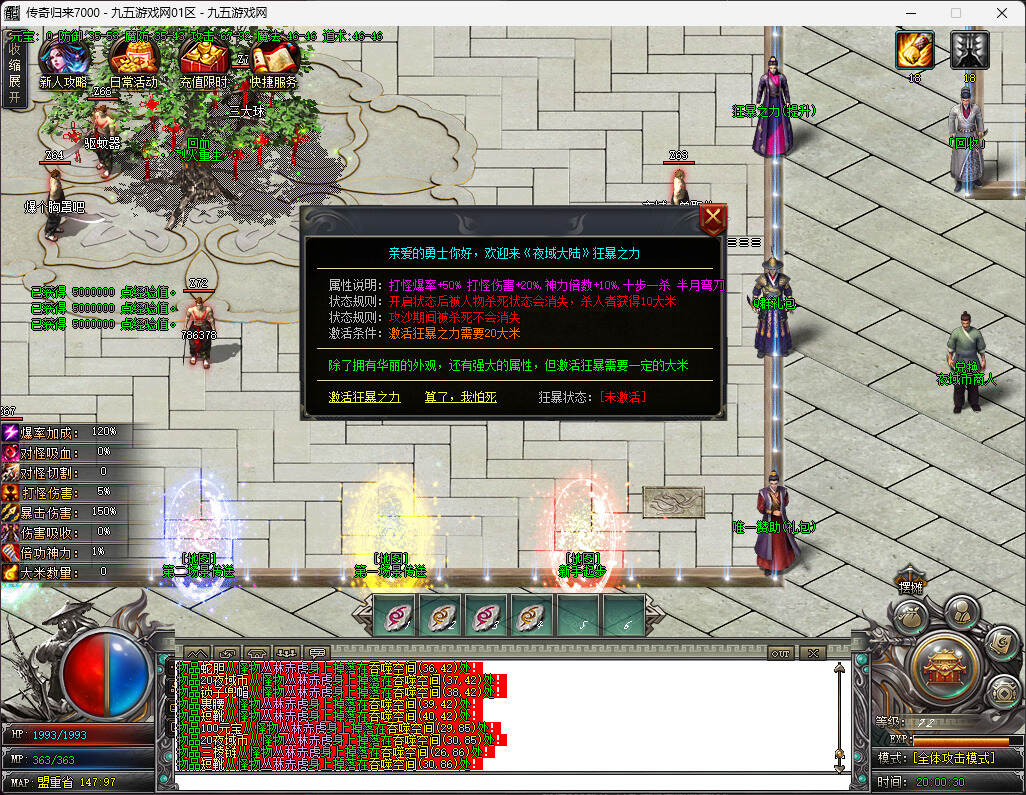Click the flaming fist buff icon
Screen dimensions: 1026x795
914,50
